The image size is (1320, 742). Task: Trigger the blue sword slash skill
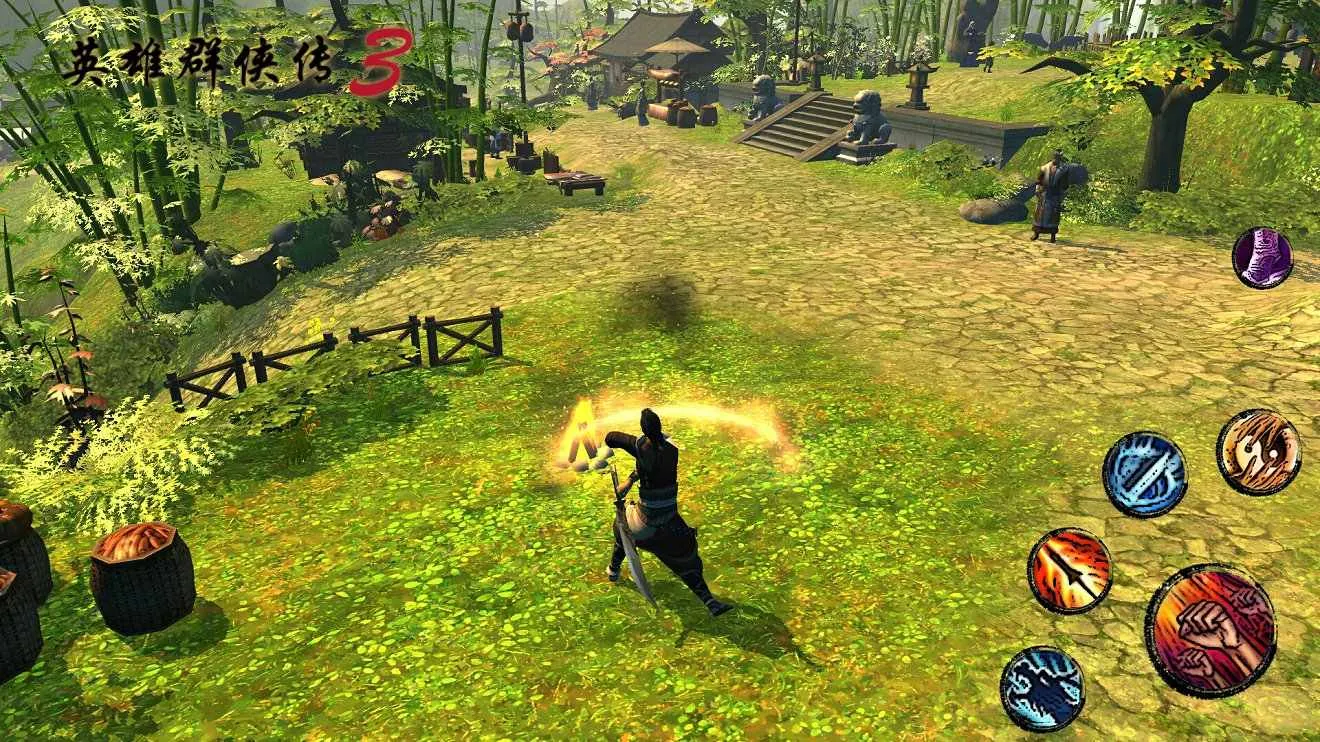pyautogui.click(x=1145, y=474)
